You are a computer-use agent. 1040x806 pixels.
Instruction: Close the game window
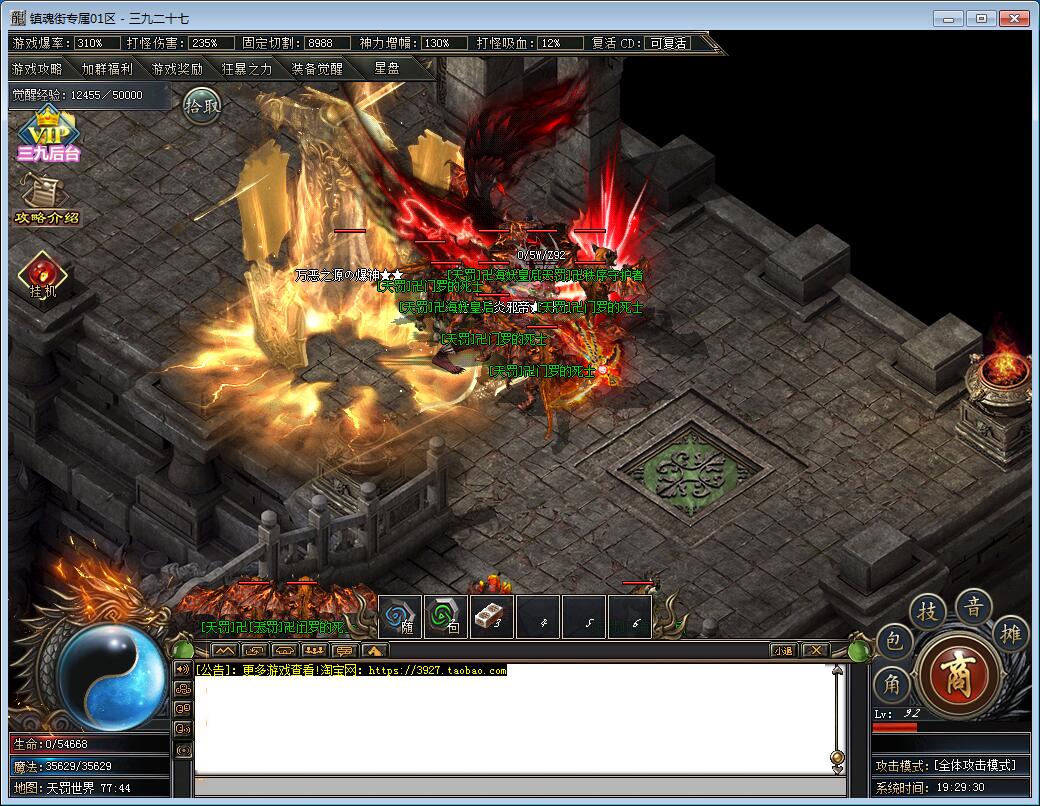pos(1014,18)
